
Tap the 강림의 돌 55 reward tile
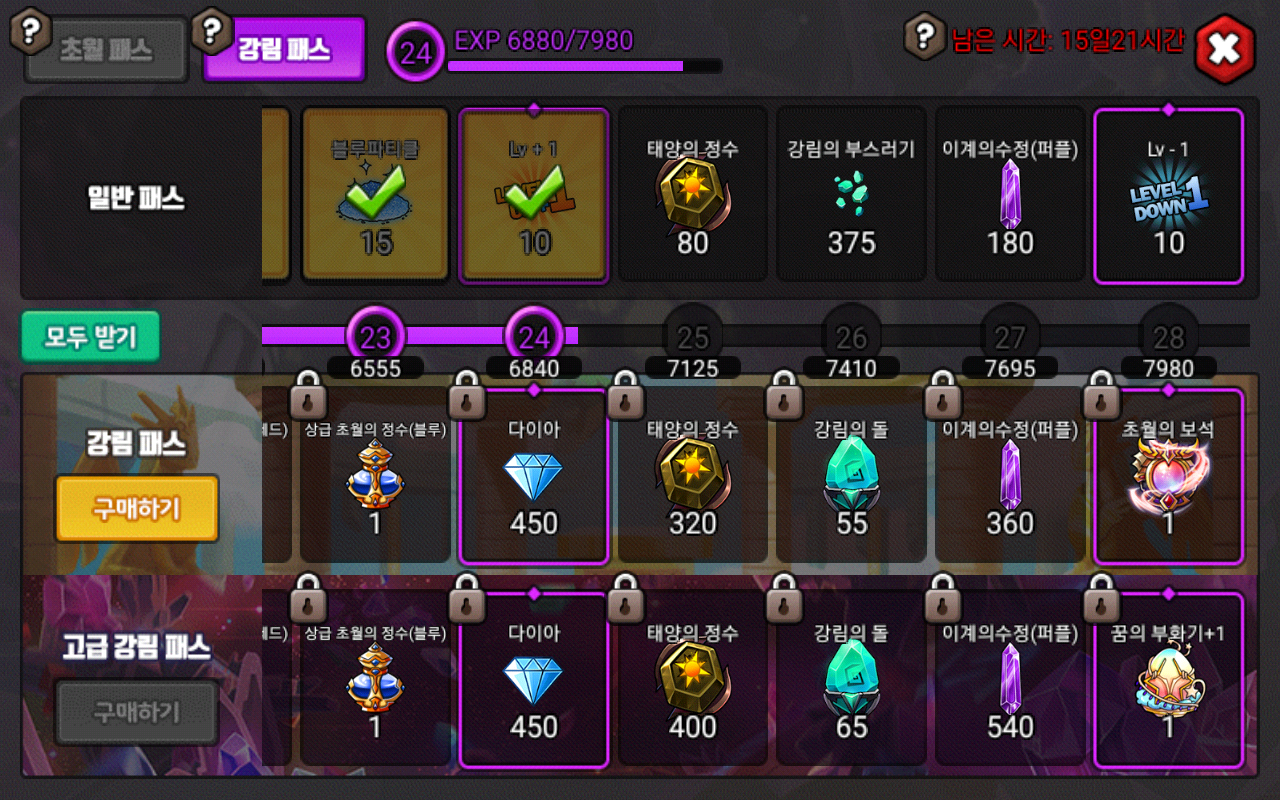[852, 477]
